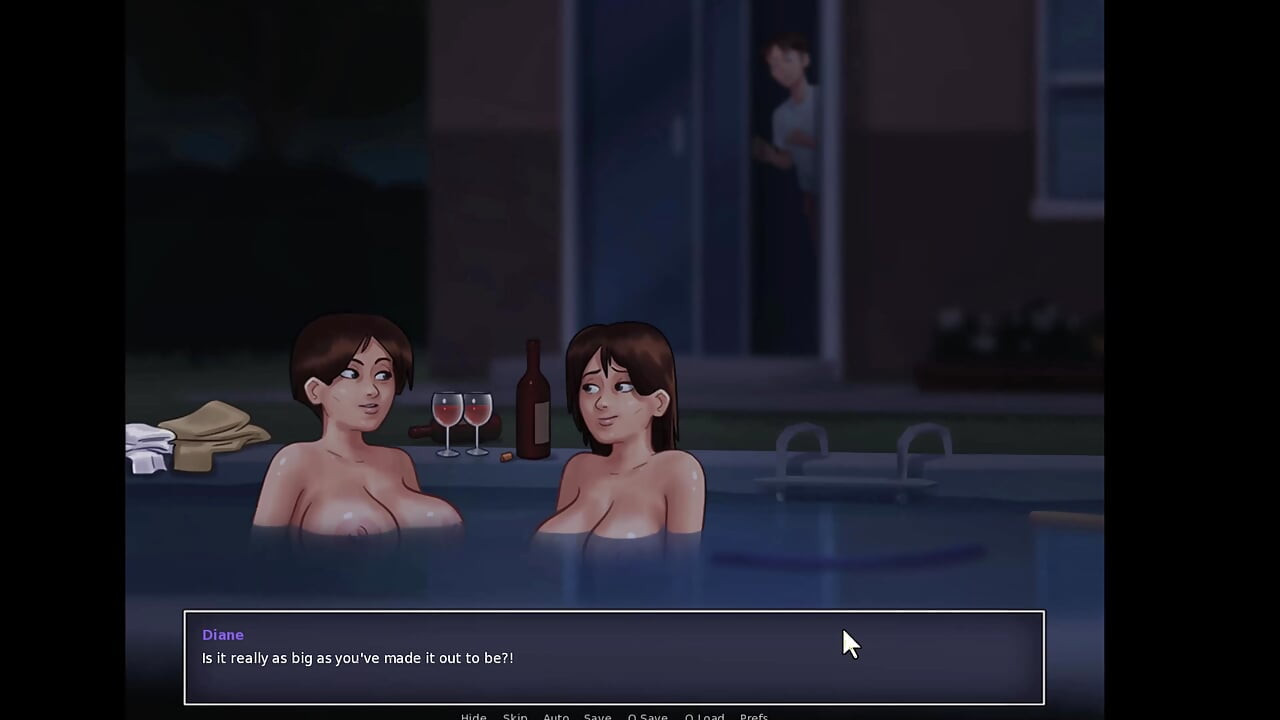1280x720 pixels.
Task: Perform a Q.Save quick save
Action: [647, 716]
